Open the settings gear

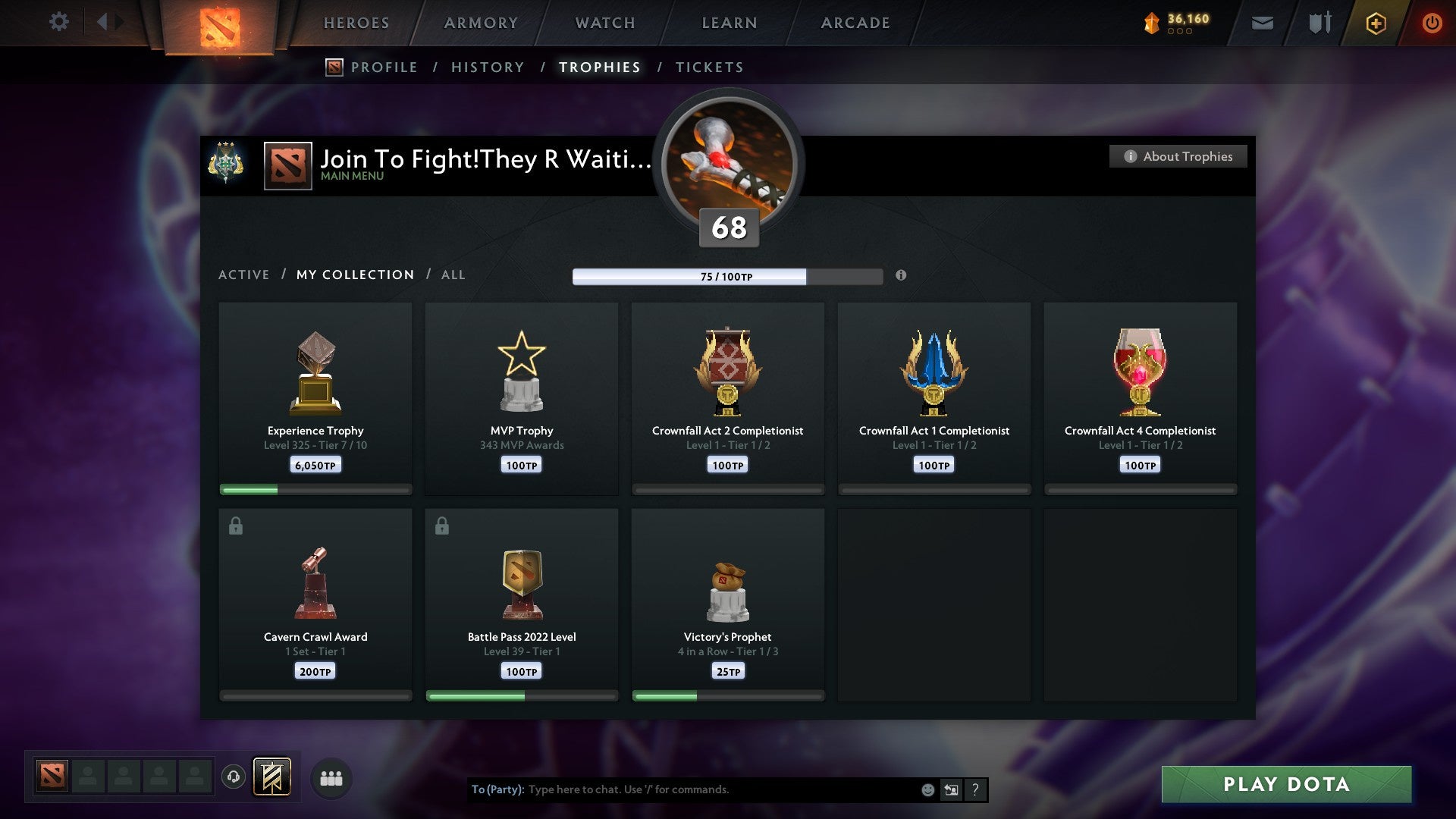click(x=59, y=22)
